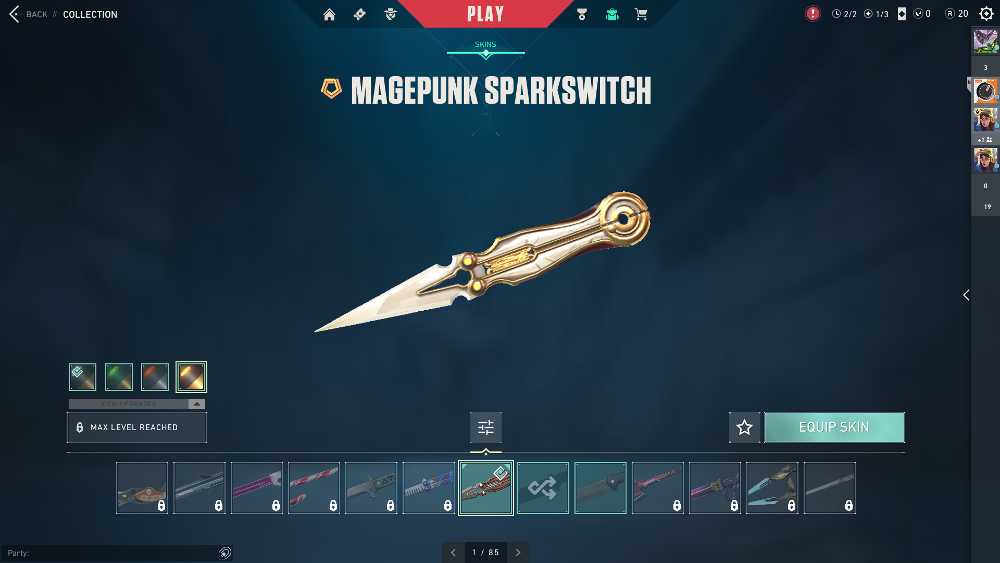Go to the next page of skins
1000x563 pixels.
tap(518, 552)
